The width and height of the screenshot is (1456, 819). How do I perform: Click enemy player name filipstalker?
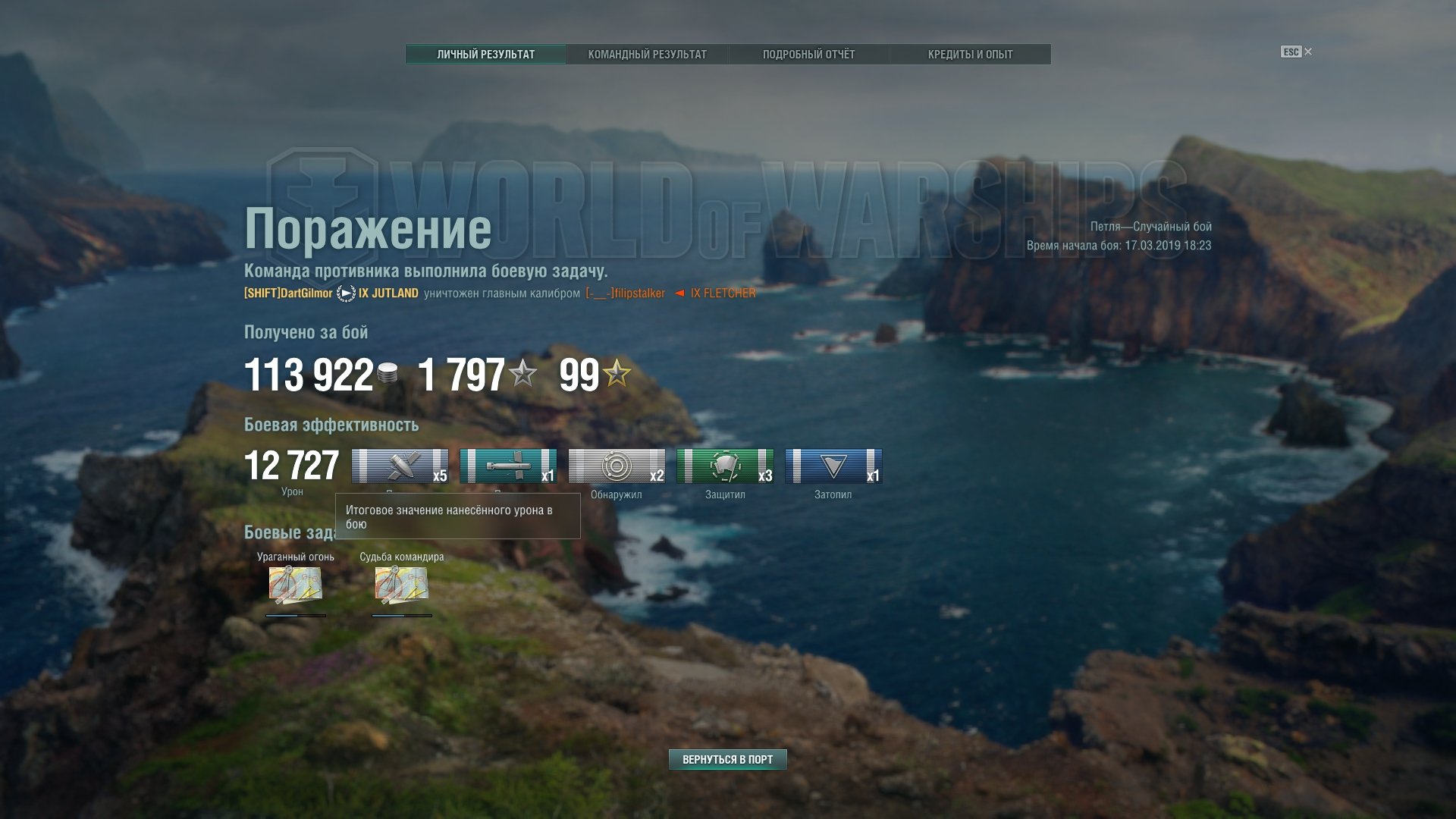[x=626, y=293]
